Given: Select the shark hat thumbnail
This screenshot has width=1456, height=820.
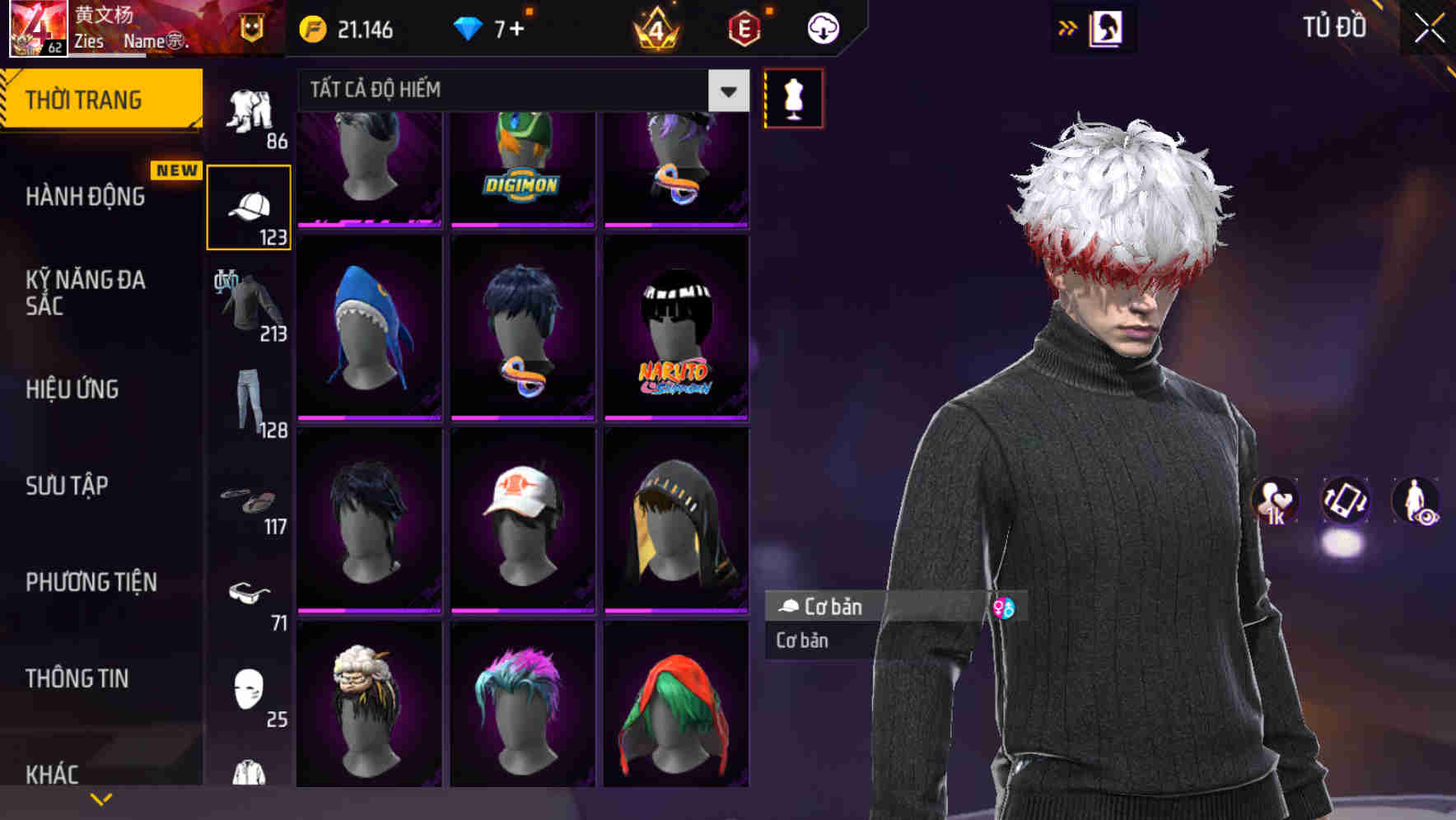Looking at the screenshot, I should pyautogui.click(x=369, y=327).
